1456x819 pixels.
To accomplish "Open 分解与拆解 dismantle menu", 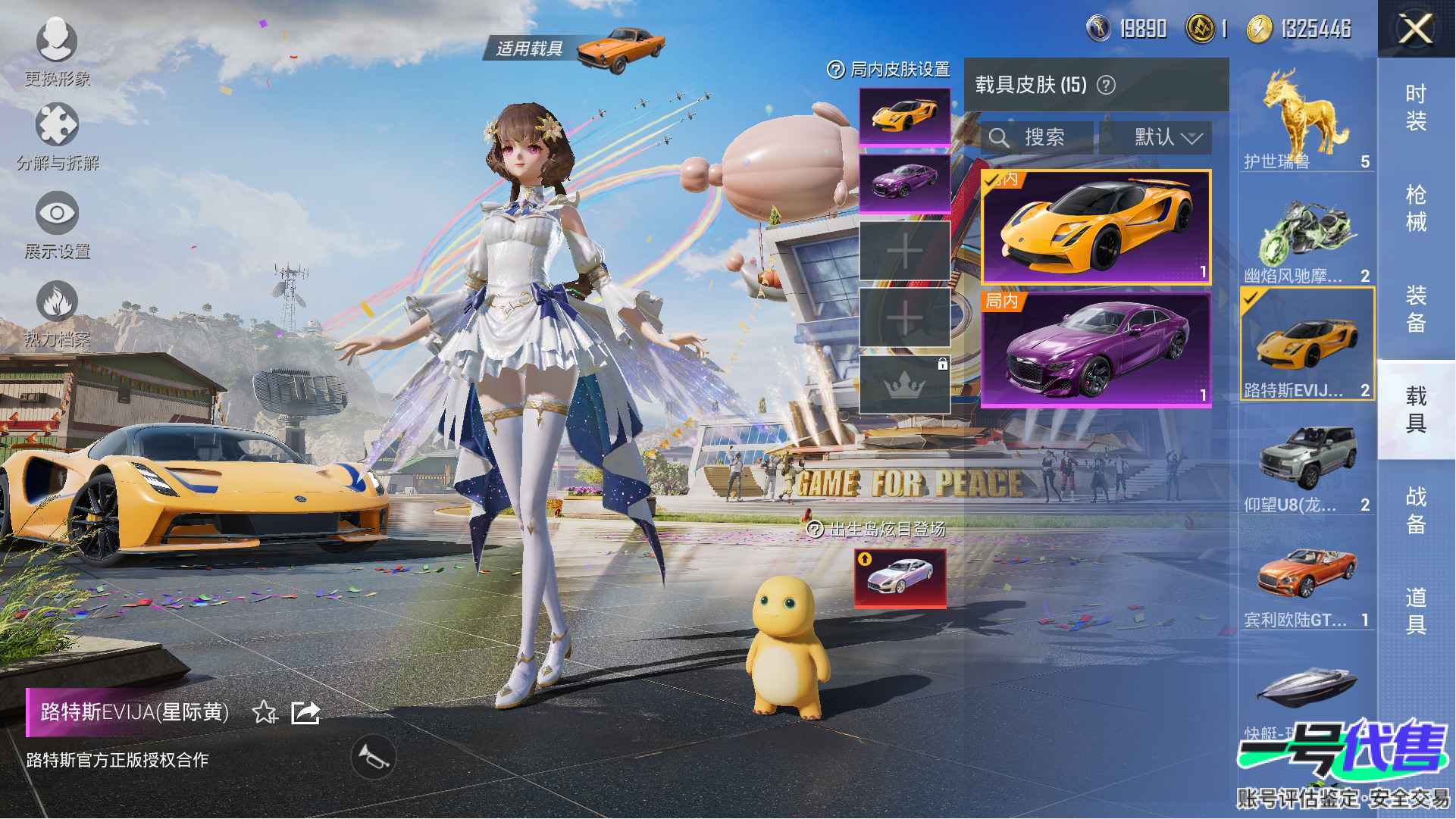I will click(57, 135).
